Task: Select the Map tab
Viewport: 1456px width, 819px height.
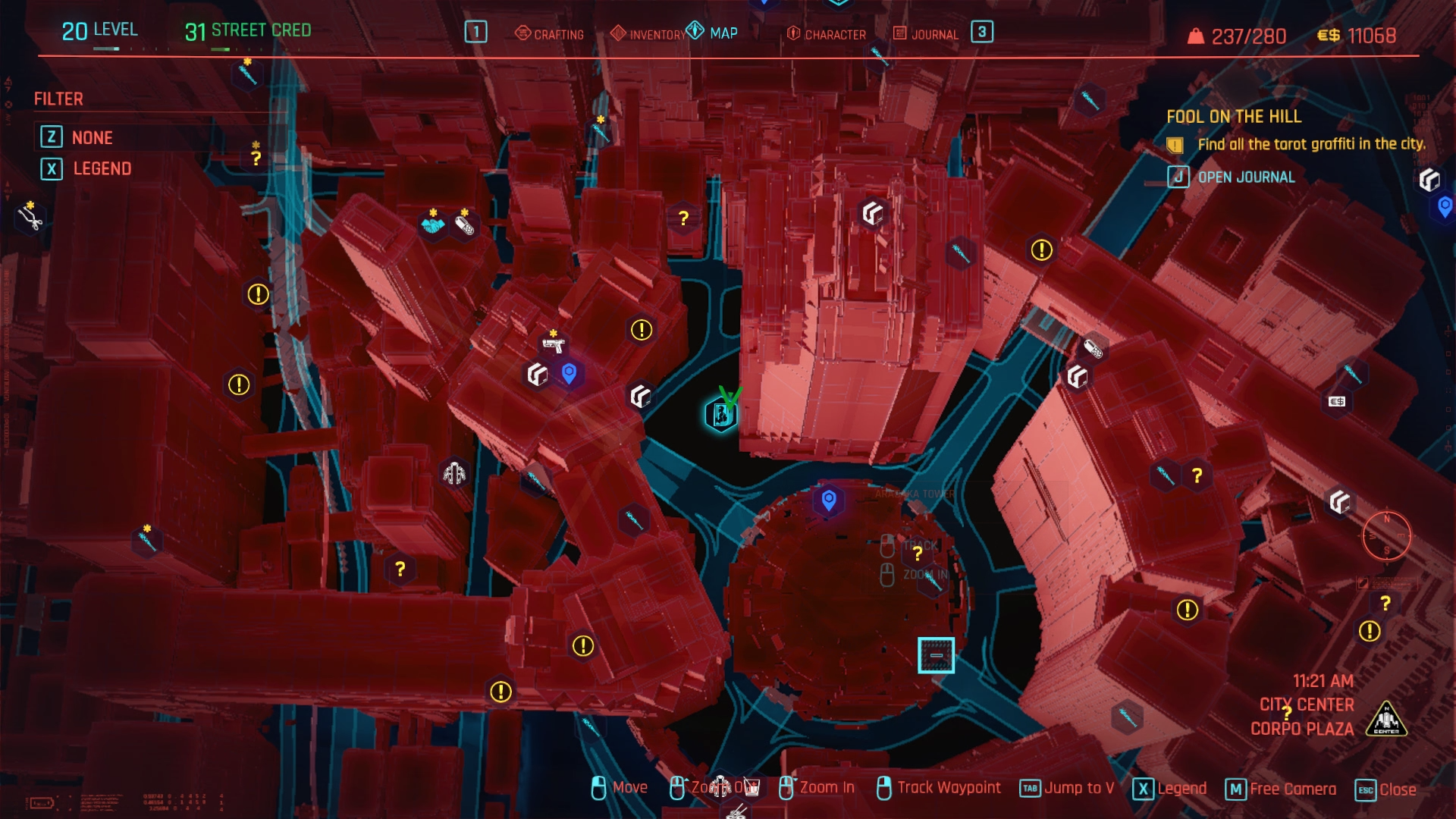Action: pos(712,33)
